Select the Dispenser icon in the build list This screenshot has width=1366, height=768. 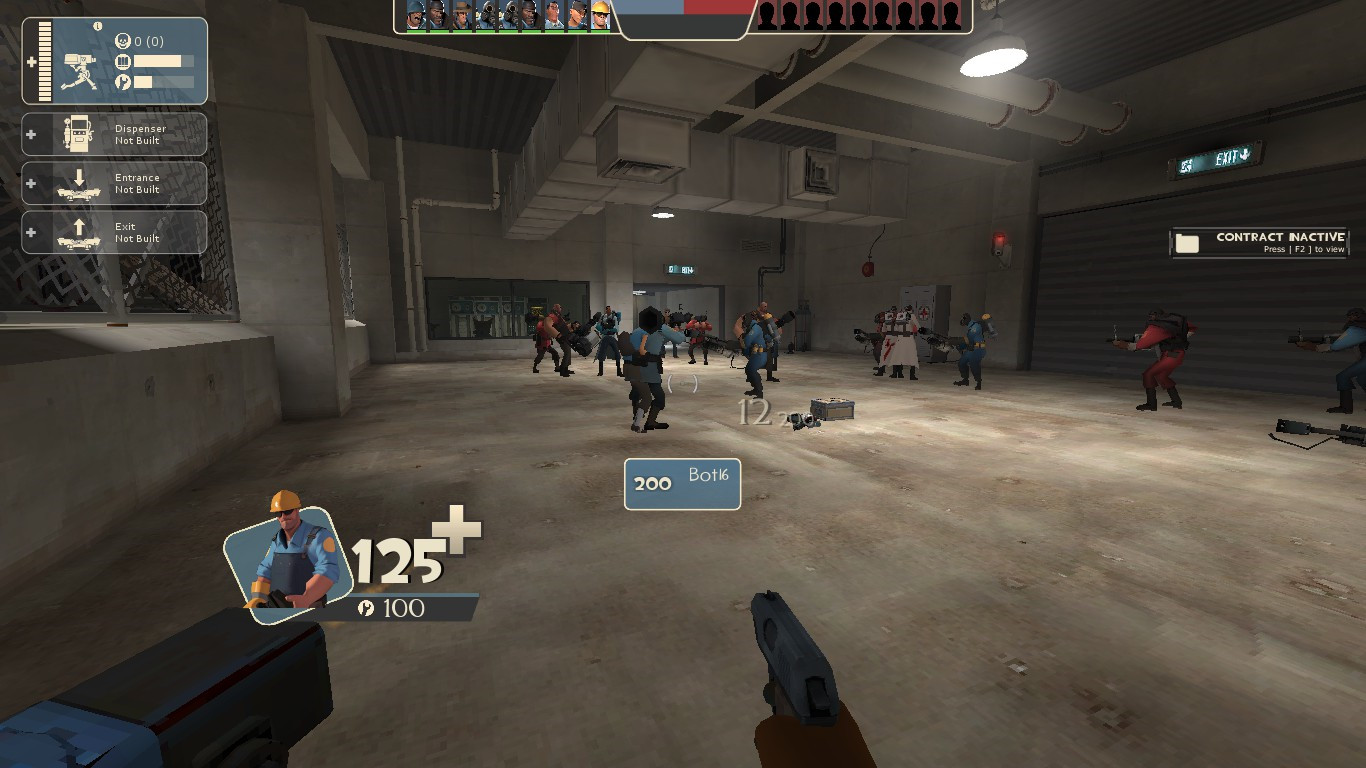point(78,132)
